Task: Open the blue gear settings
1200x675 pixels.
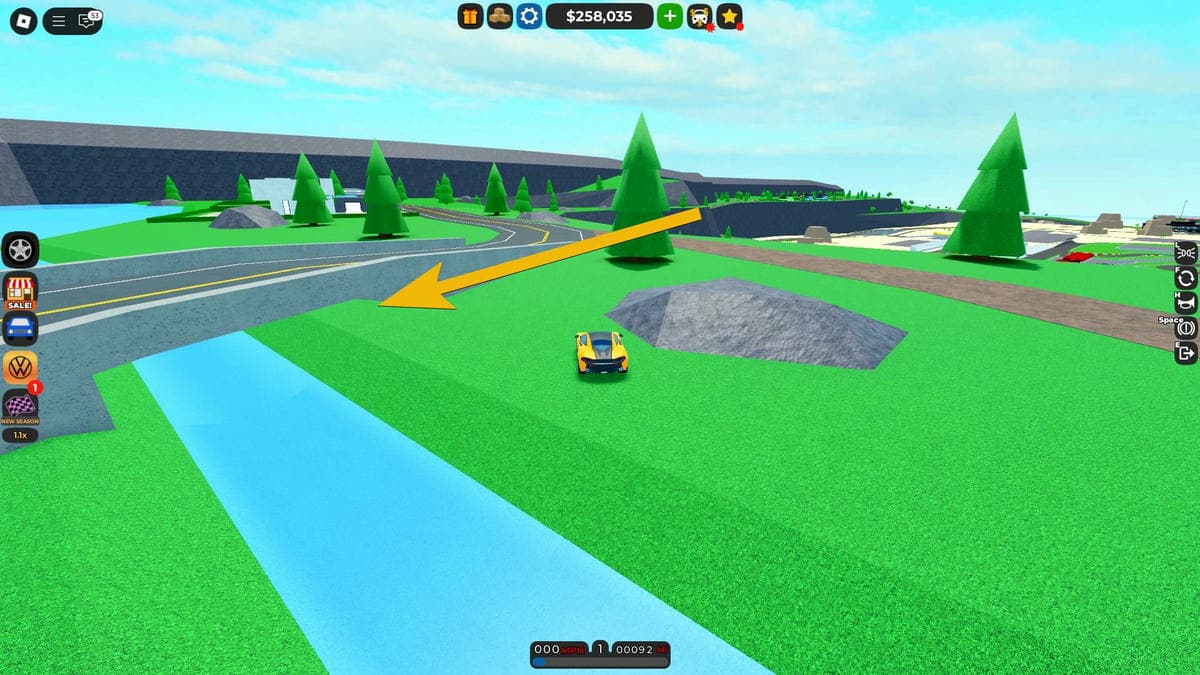Action: coord(528,16)
